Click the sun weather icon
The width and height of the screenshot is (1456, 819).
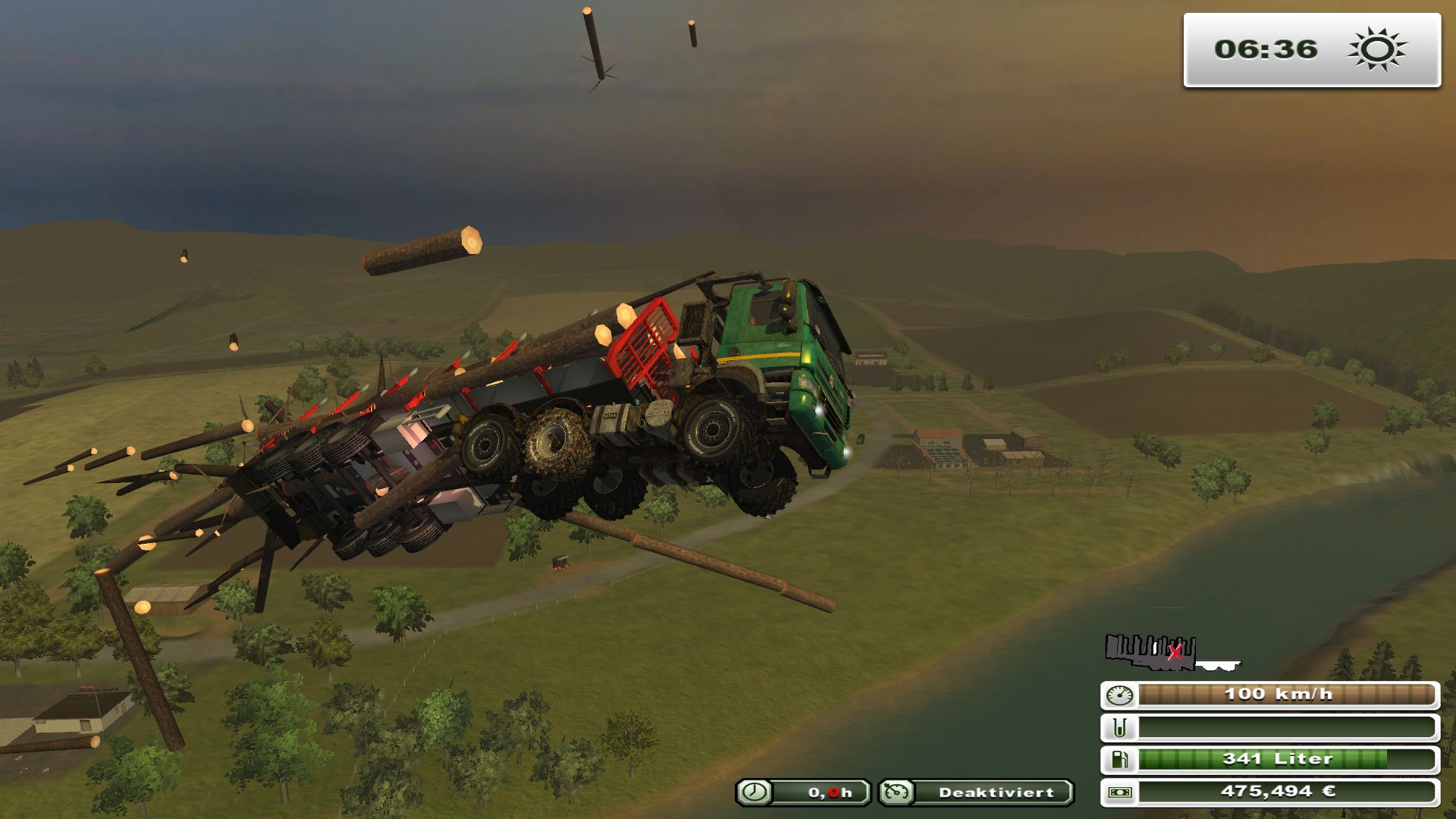pyautogui.click(x=1376, y=50)
